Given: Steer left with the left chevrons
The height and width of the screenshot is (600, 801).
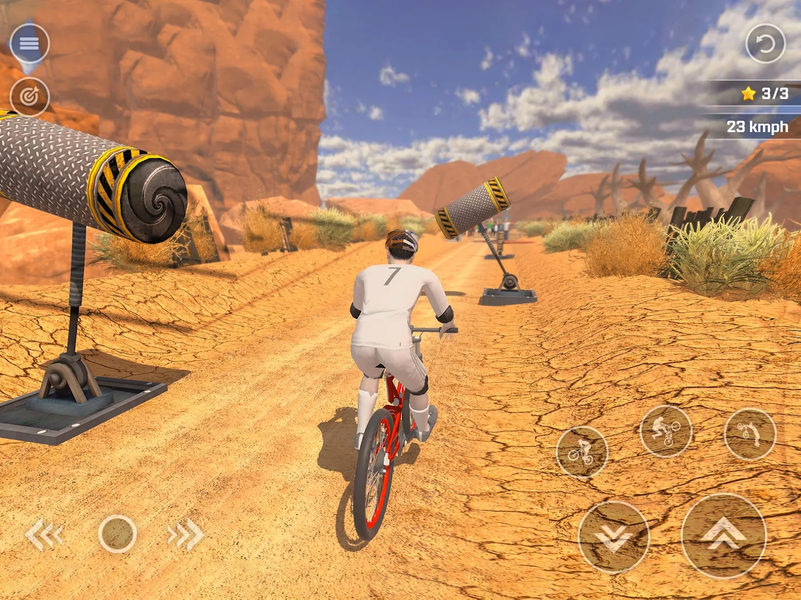Looking at the screenshot, I should [x=44, y=535].
